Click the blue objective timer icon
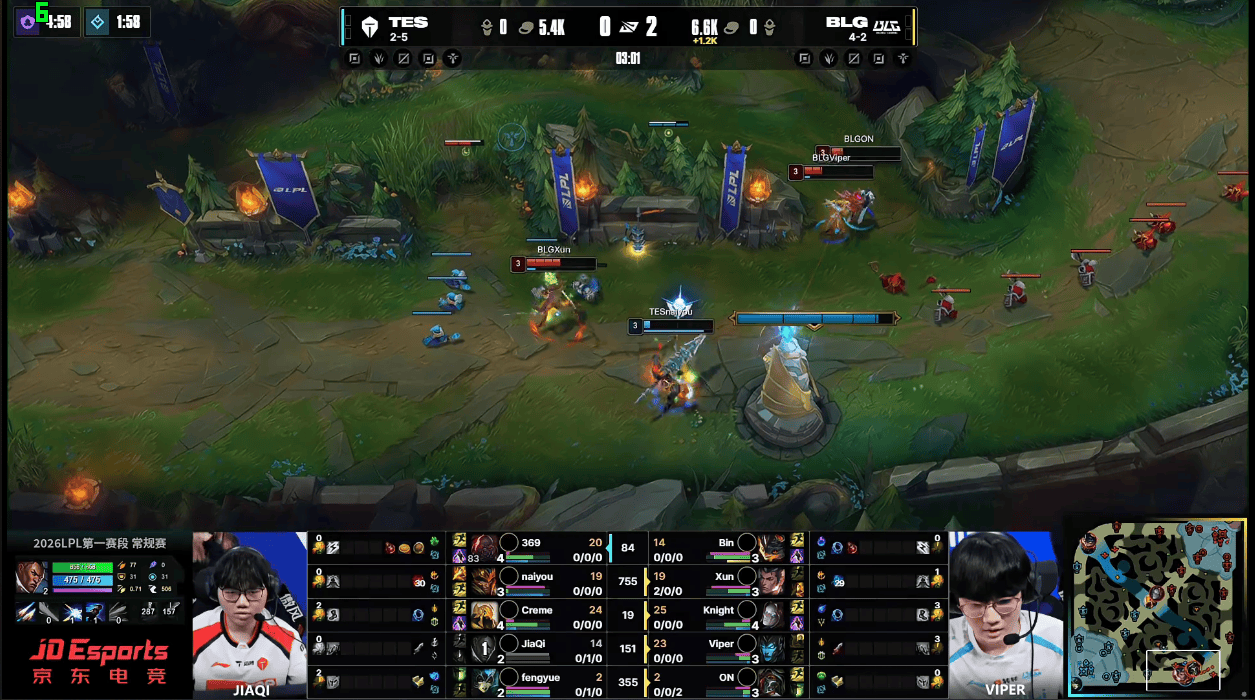Screen dimensions: 1255x700 (x=97, y=22)
